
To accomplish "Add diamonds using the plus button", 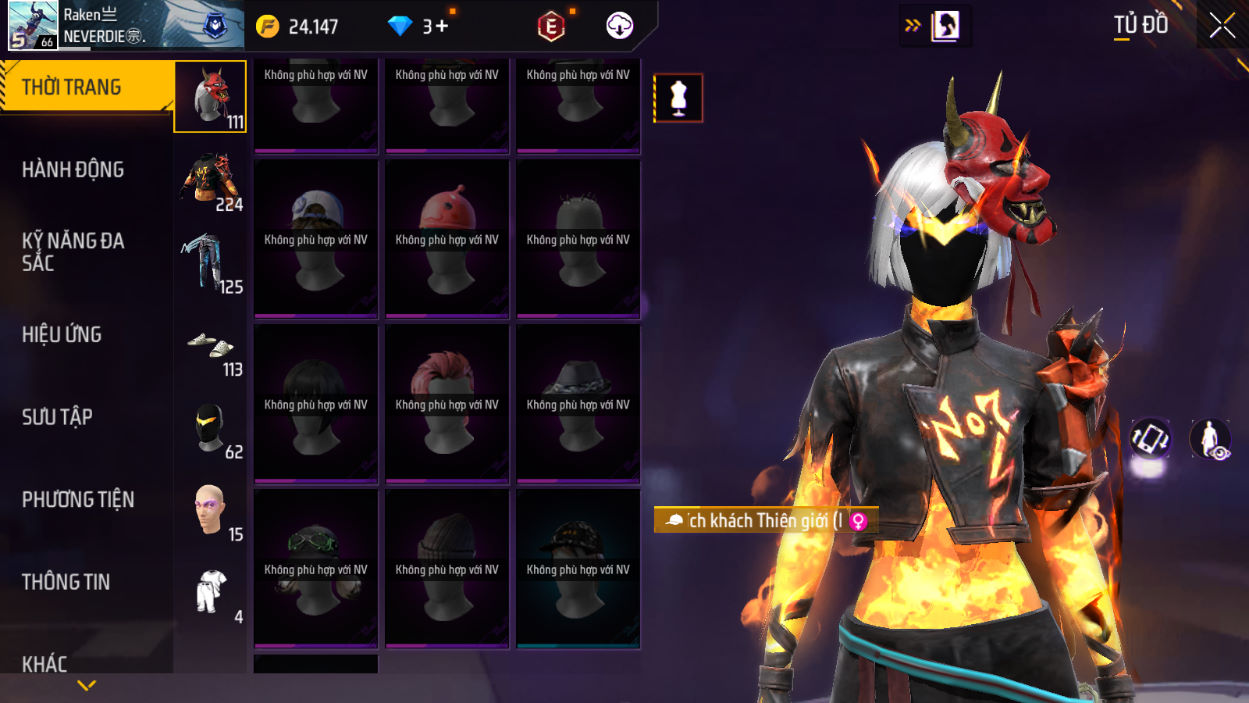I will [x=442, y=27].
